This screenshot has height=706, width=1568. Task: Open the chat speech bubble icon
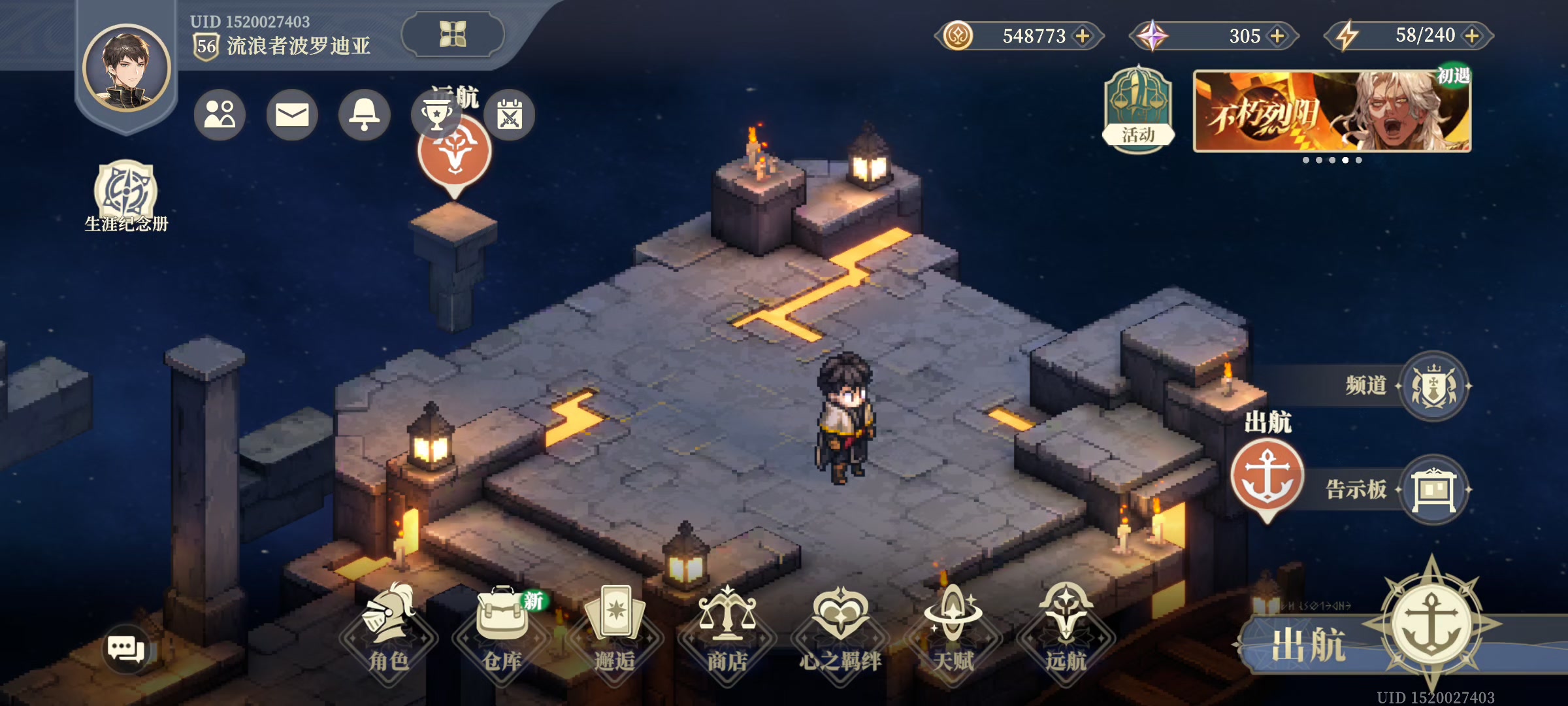pos(125,649)
